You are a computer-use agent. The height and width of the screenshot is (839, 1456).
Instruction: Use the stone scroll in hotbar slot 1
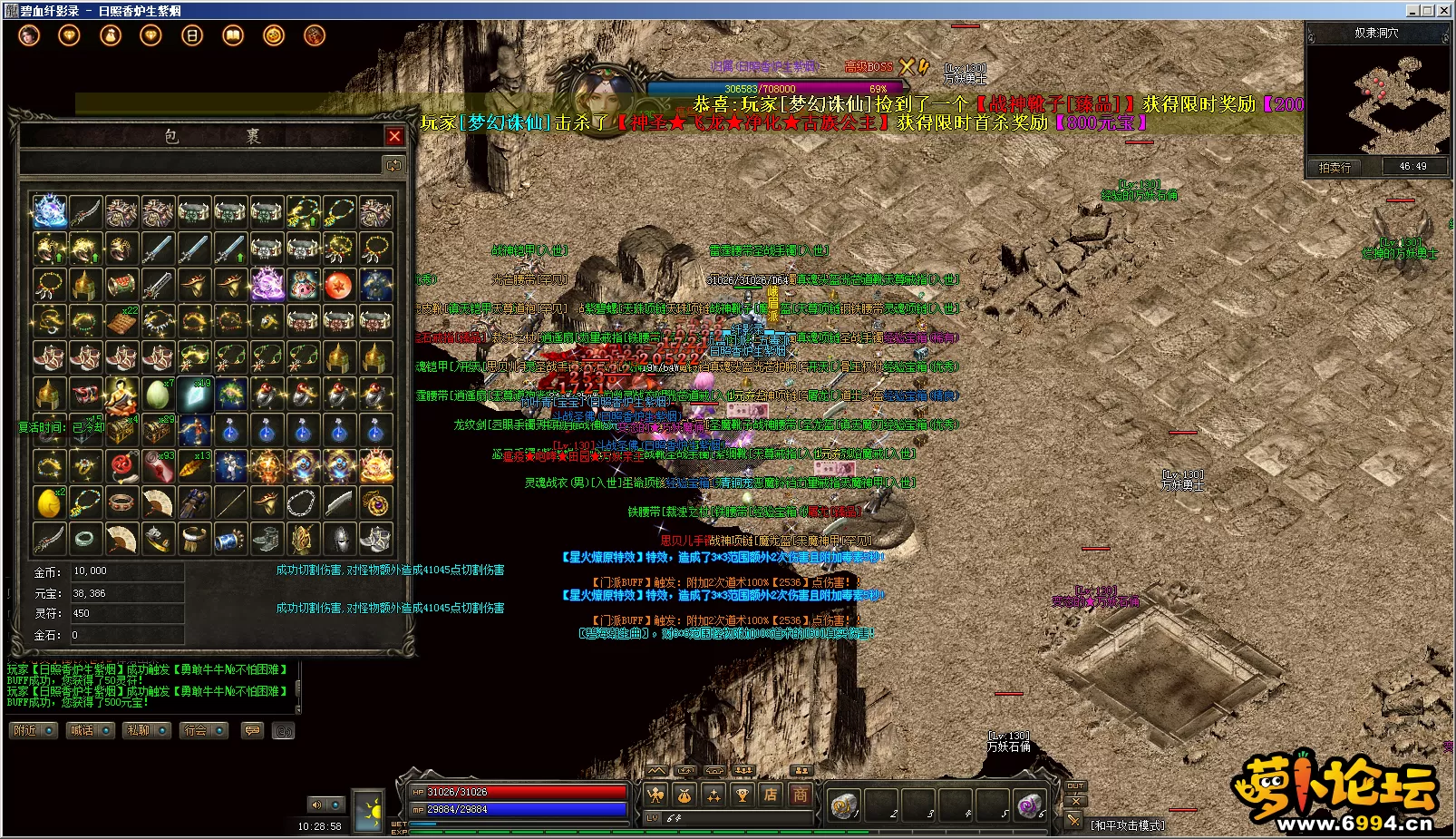[x=843, y=805]
